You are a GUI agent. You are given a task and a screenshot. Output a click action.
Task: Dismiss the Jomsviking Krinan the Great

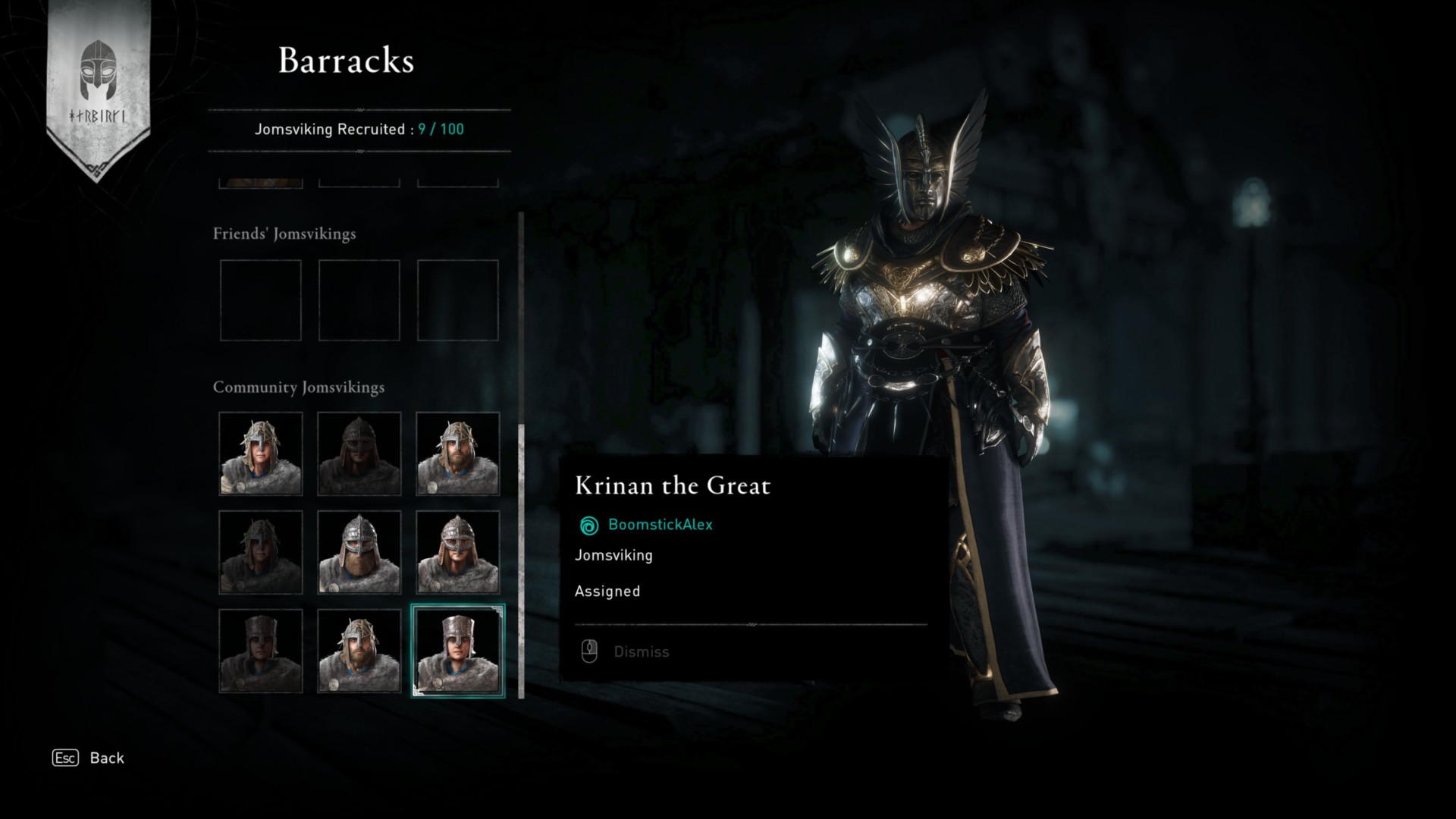pyautogui.click(x=641, y=651)
